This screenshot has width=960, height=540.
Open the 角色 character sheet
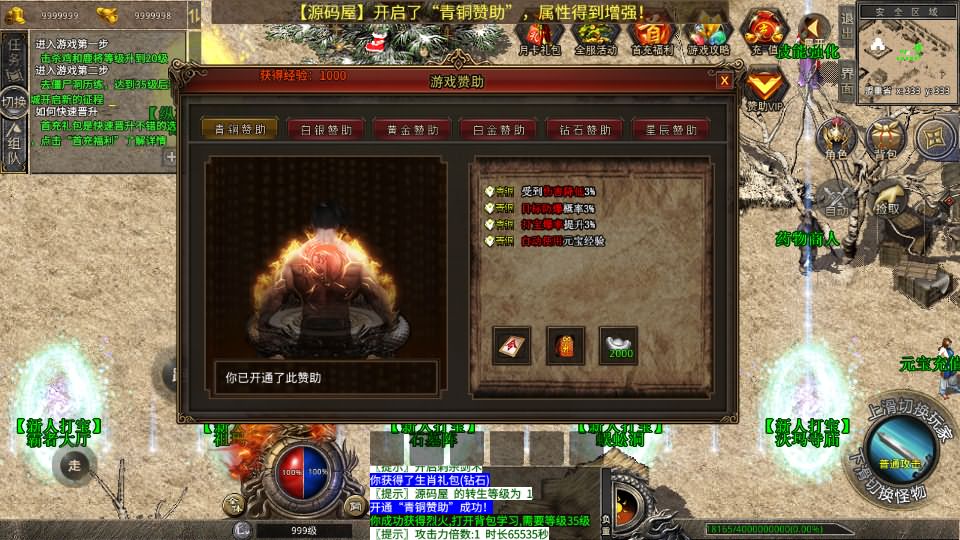pyautogui.click(x=836, y=138)
